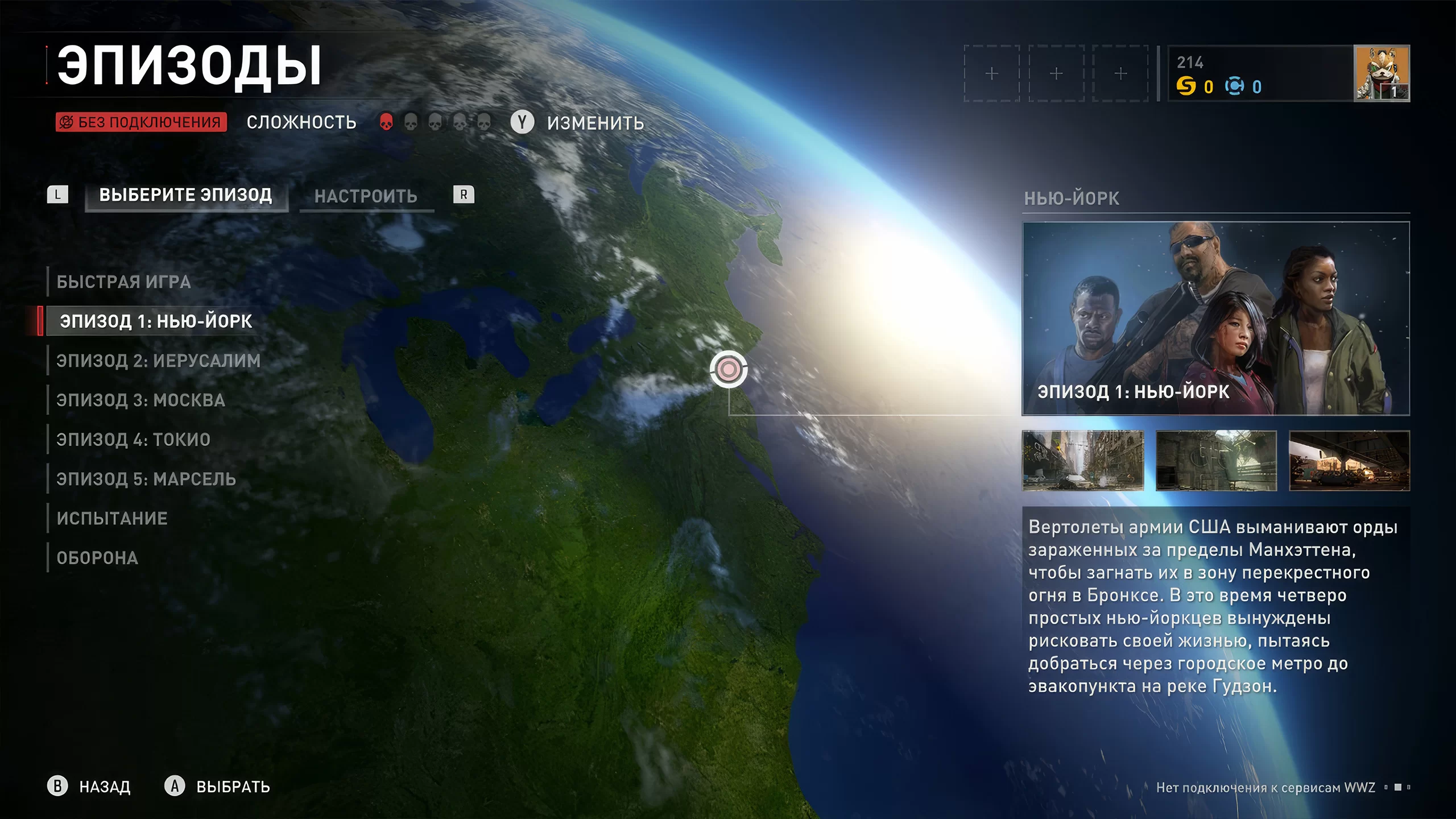Select Episode 3: Moscow (Москва)
1456x819 pixels.
pyautogui.click(x=140, y=400)
